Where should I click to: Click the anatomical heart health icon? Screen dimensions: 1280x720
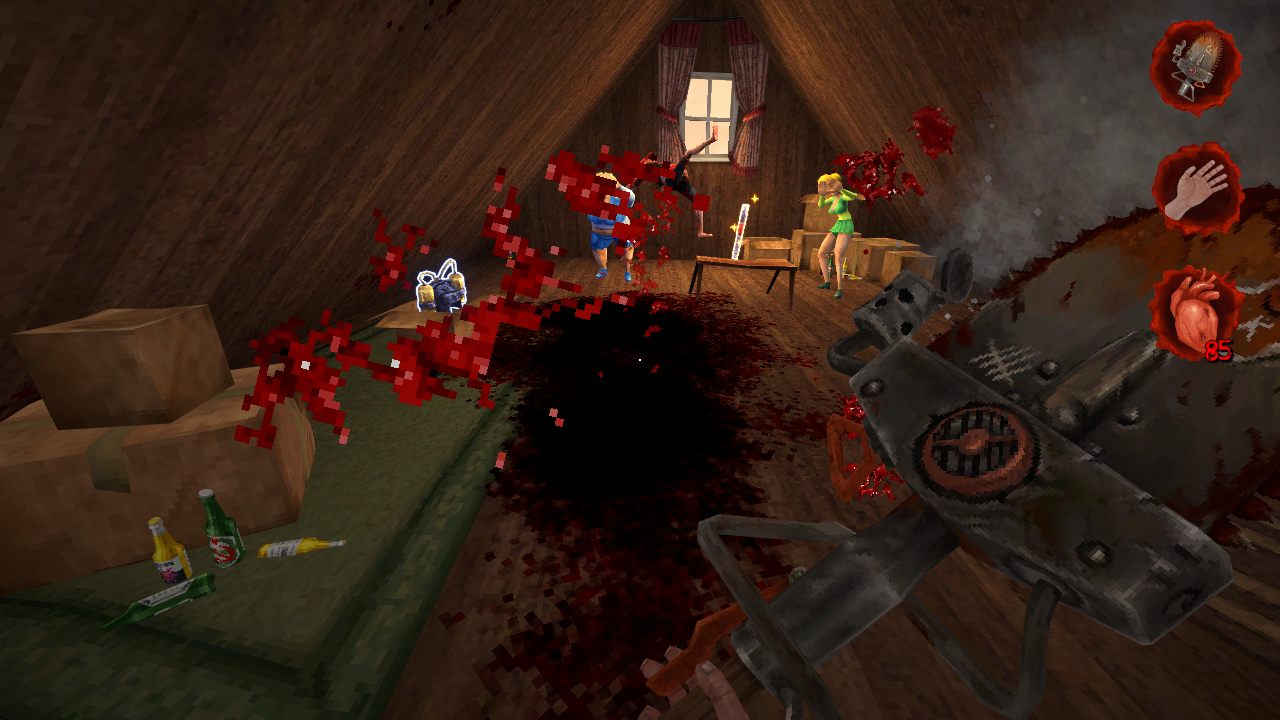[1195, 312]
